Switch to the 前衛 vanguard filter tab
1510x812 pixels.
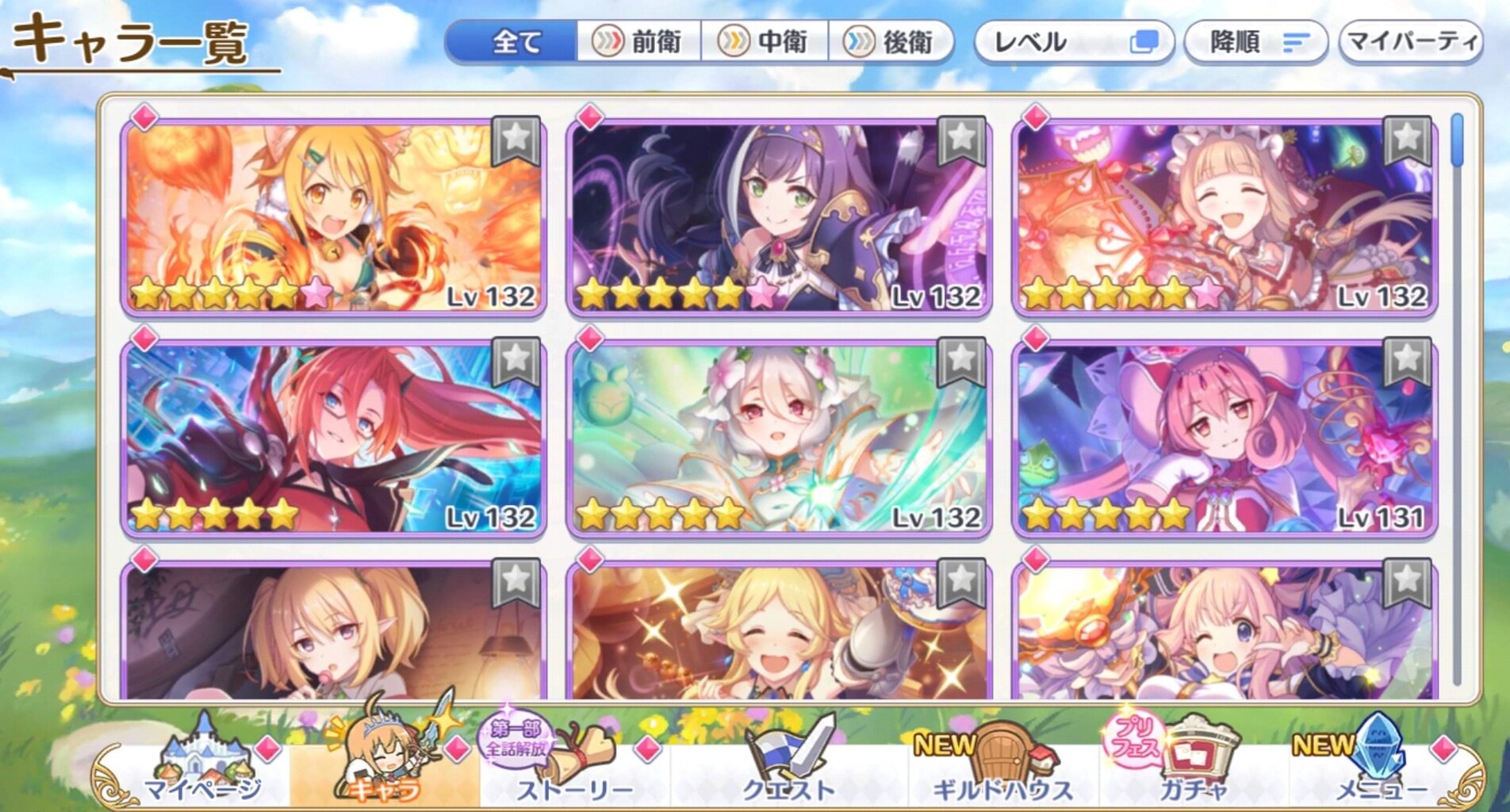click(642, 44)
